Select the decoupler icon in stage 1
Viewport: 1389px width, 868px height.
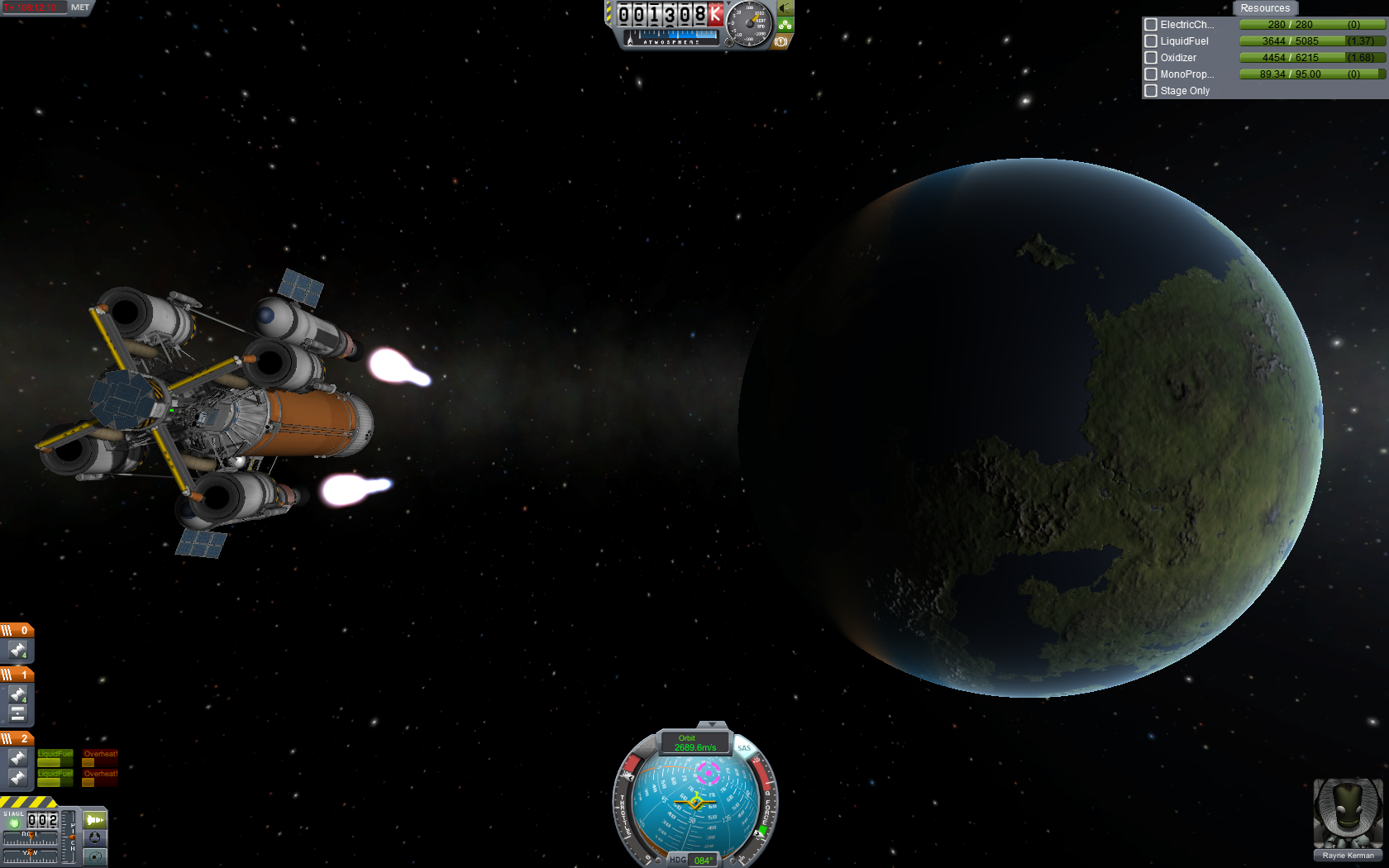[x=17, y=713]
